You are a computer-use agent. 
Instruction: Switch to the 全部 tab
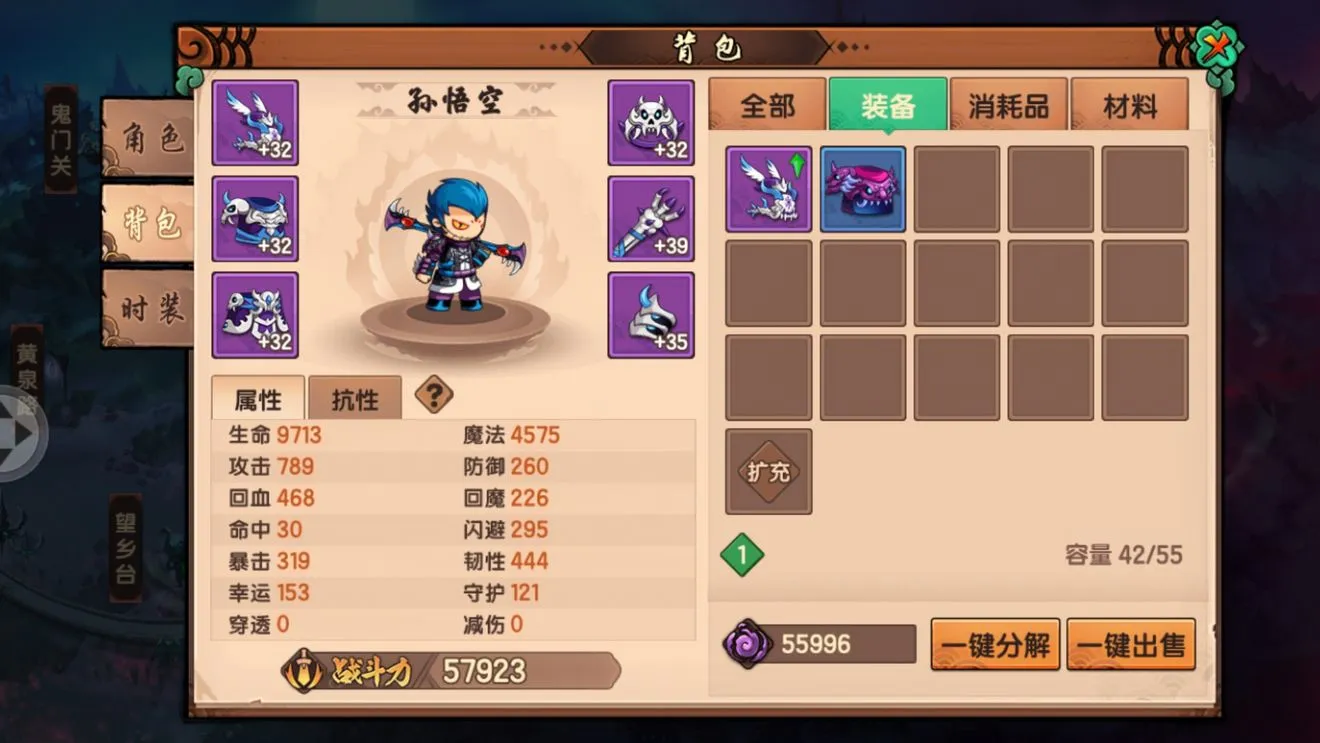[x=766, y=104]
